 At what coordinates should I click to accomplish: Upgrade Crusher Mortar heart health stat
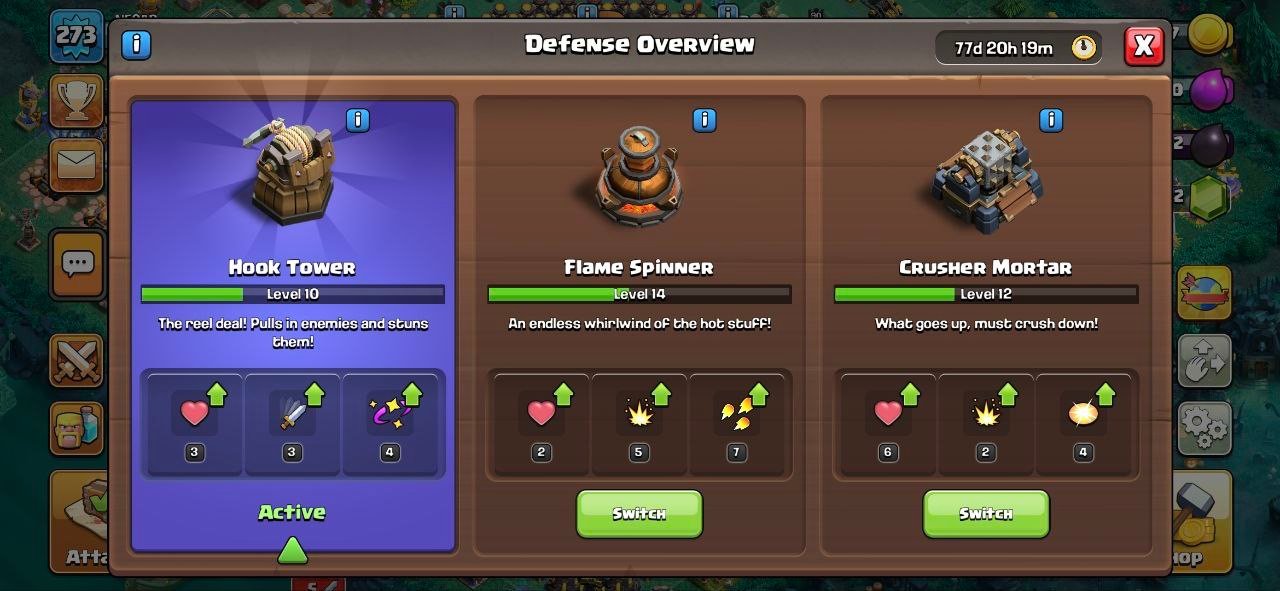(888, 422)
